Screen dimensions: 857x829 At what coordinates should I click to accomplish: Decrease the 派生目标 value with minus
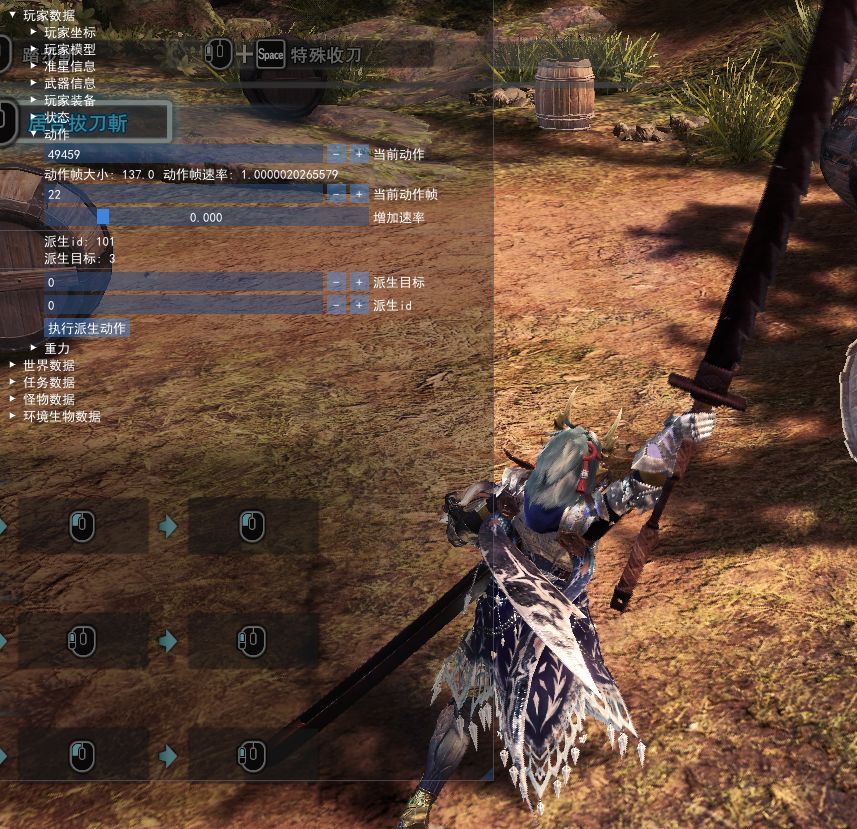[335, 282]
